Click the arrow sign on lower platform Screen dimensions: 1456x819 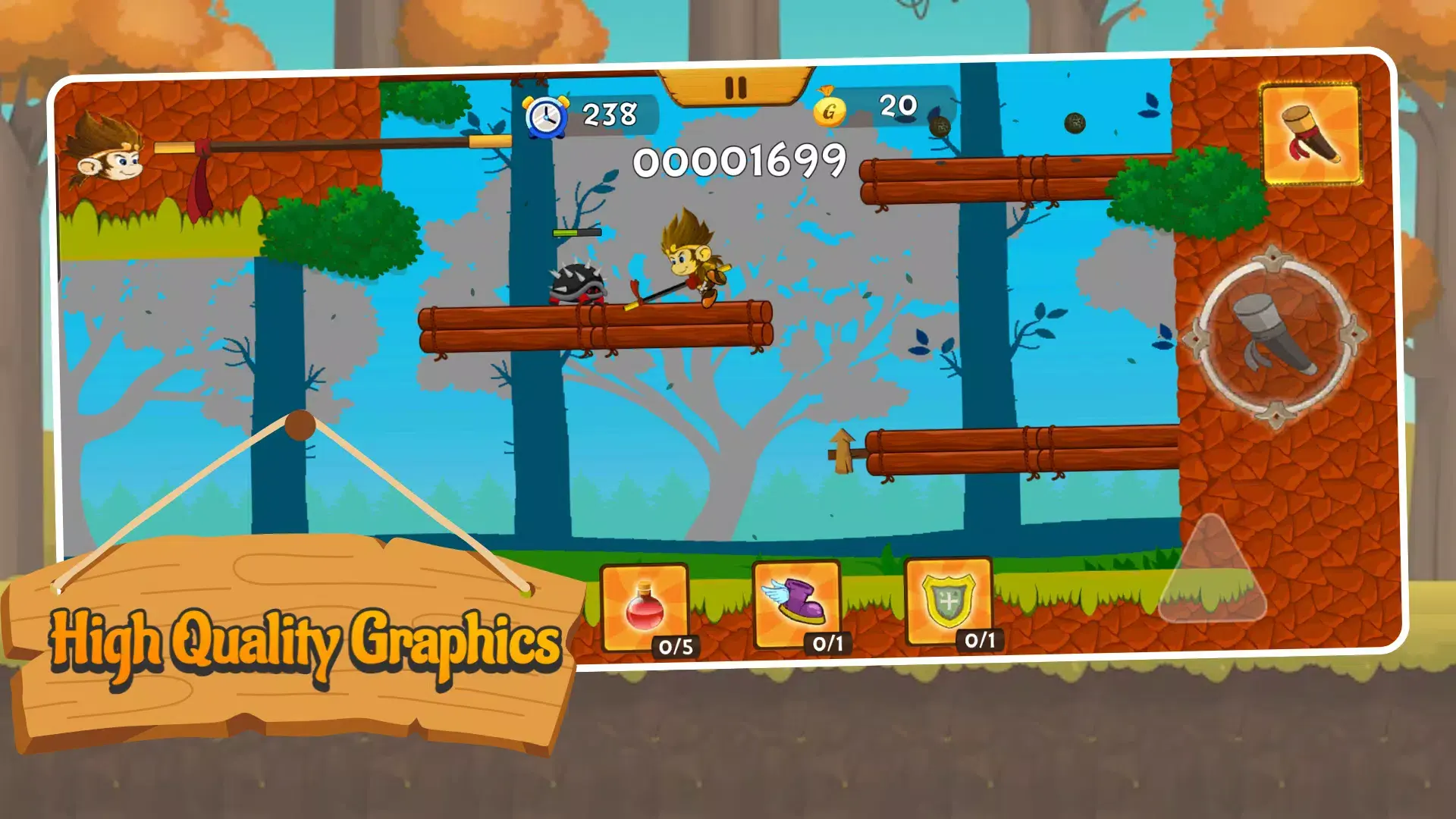[x=842, y=451]
